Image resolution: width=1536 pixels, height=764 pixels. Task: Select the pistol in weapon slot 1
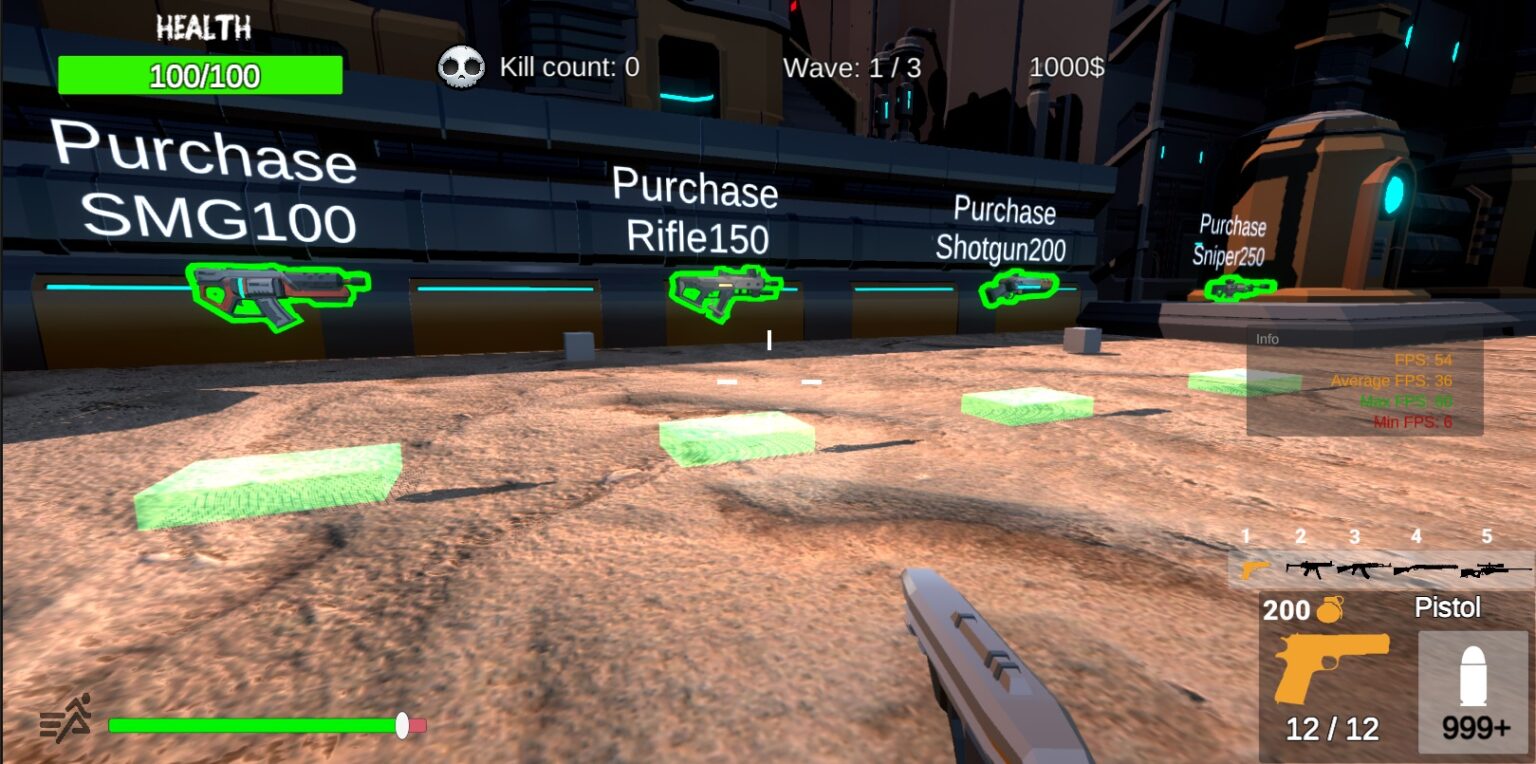coord(1254,569)
